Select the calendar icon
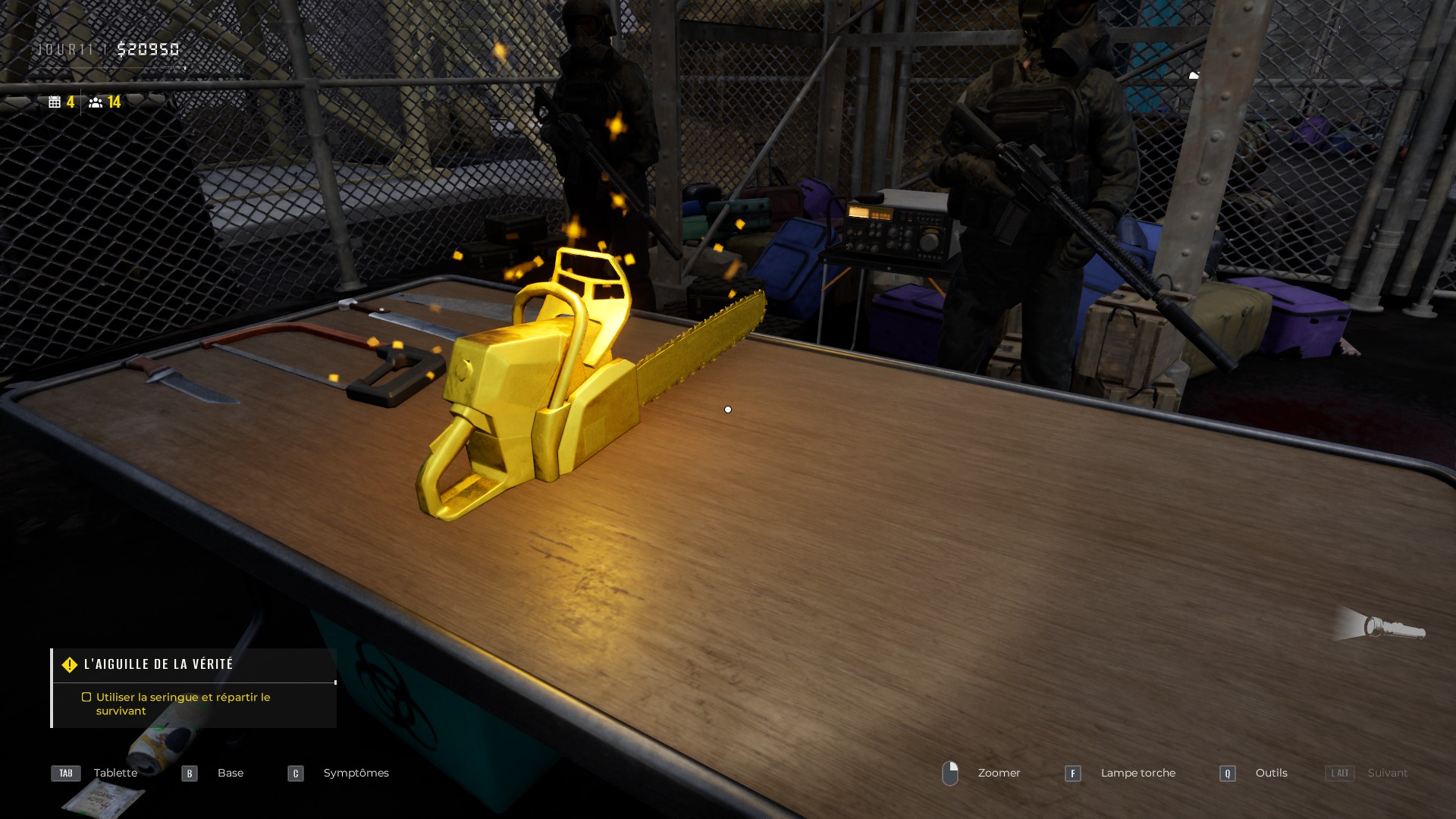The width and height of the screenshot is (1456, 819). point(55,102)
